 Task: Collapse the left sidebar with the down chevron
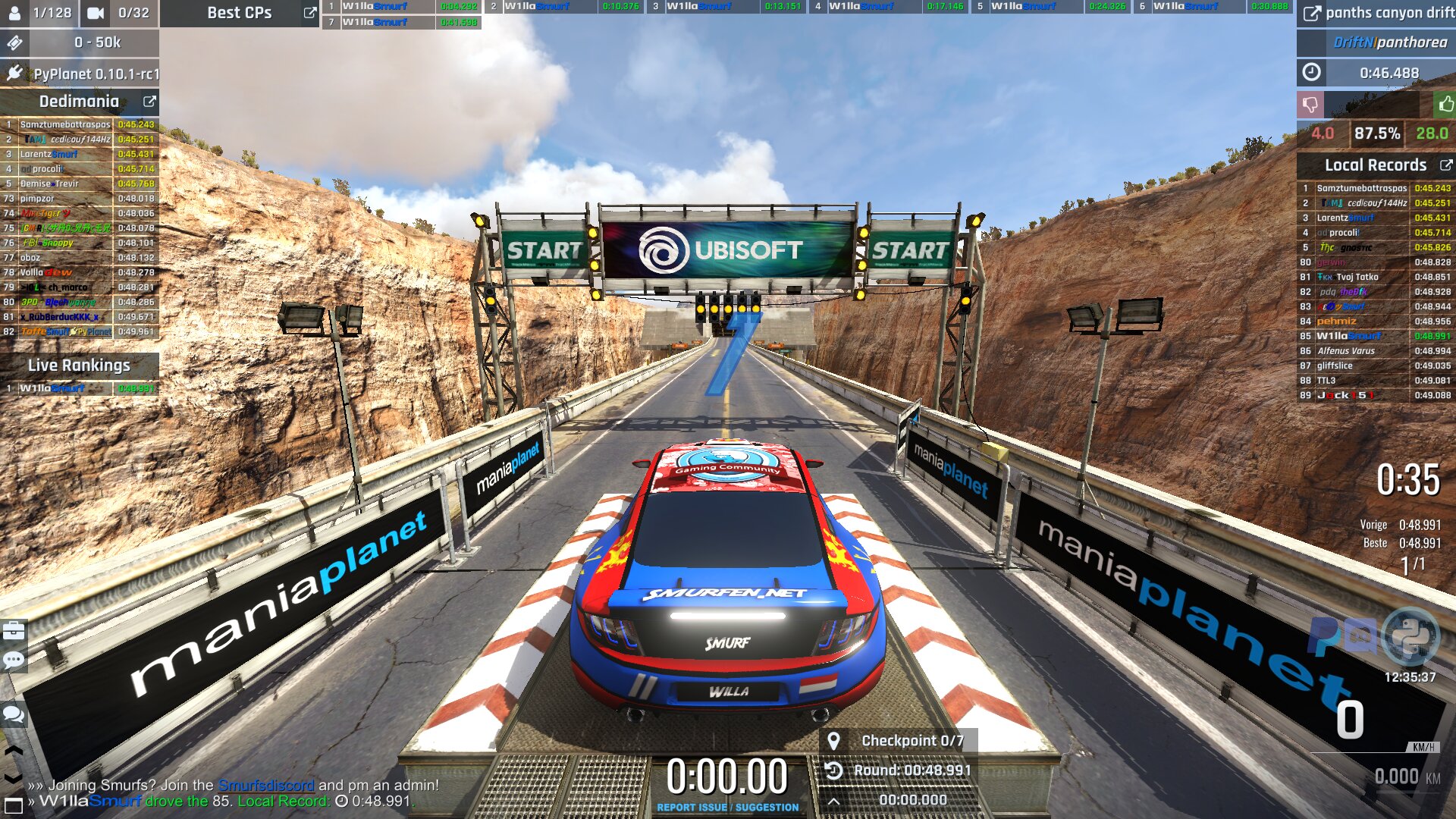tap(12, 778)
